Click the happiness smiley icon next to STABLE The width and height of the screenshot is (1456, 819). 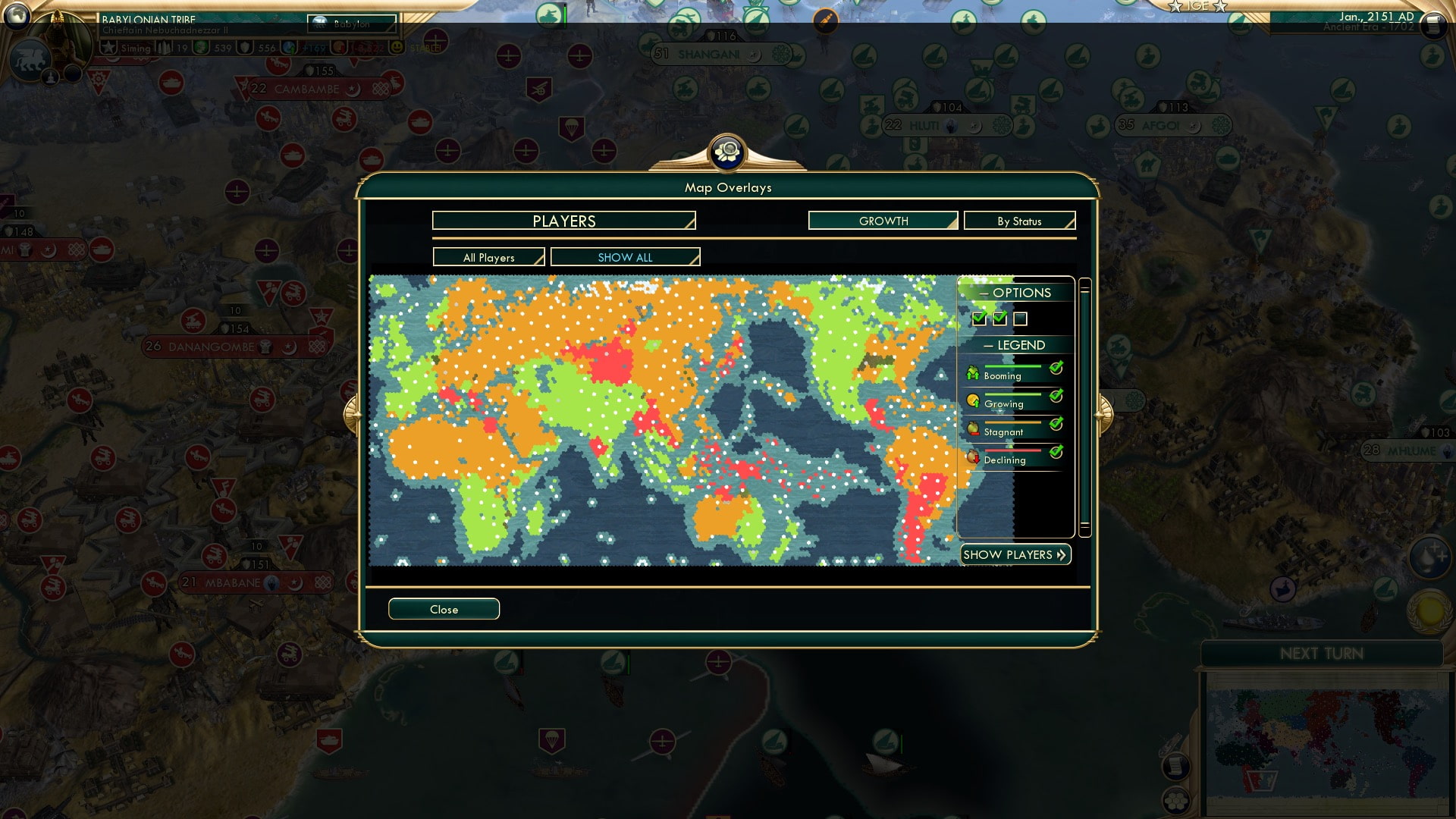click(x=398, y=47)
